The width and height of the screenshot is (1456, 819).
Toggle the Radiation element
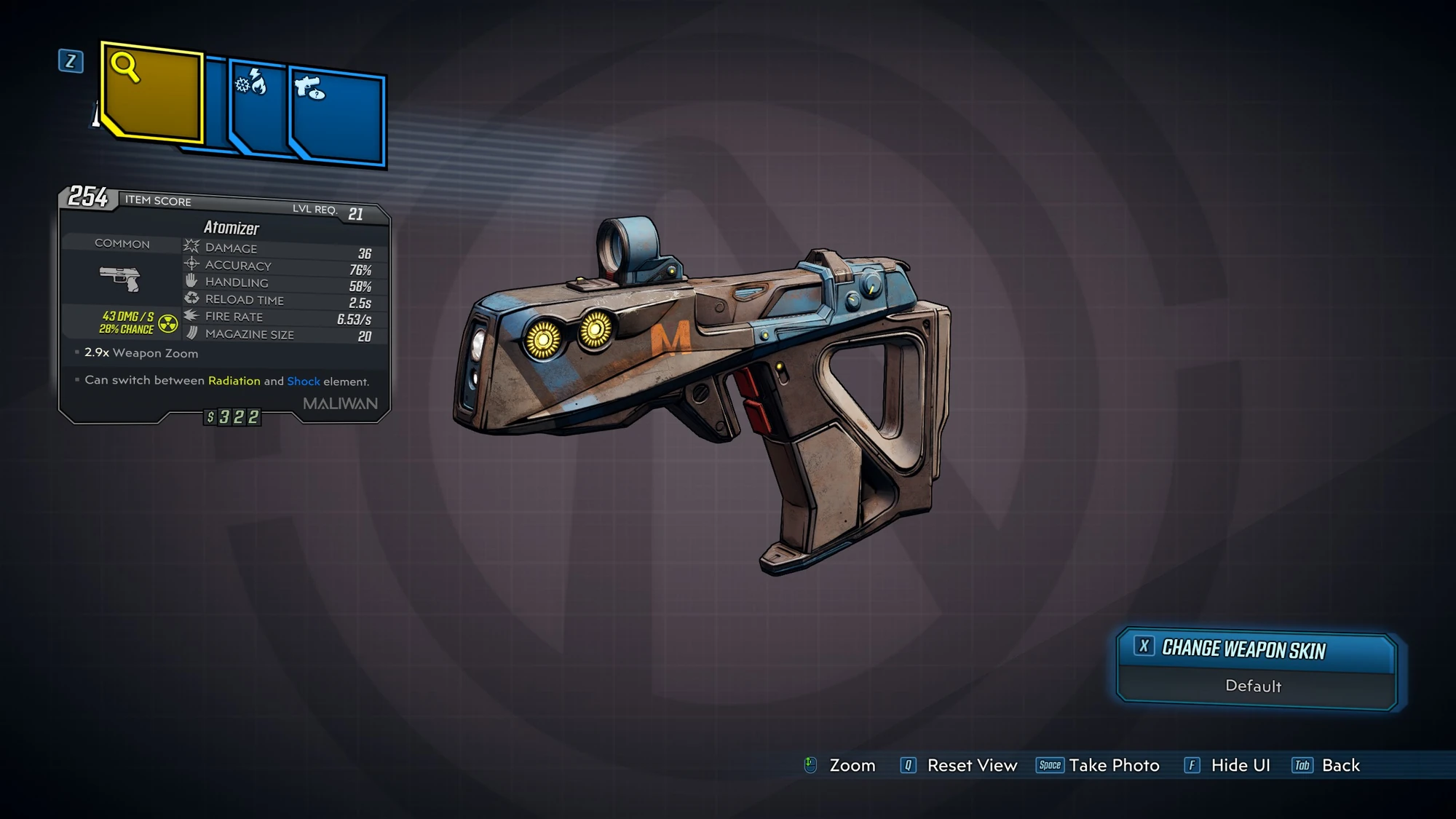coord(234,380)
